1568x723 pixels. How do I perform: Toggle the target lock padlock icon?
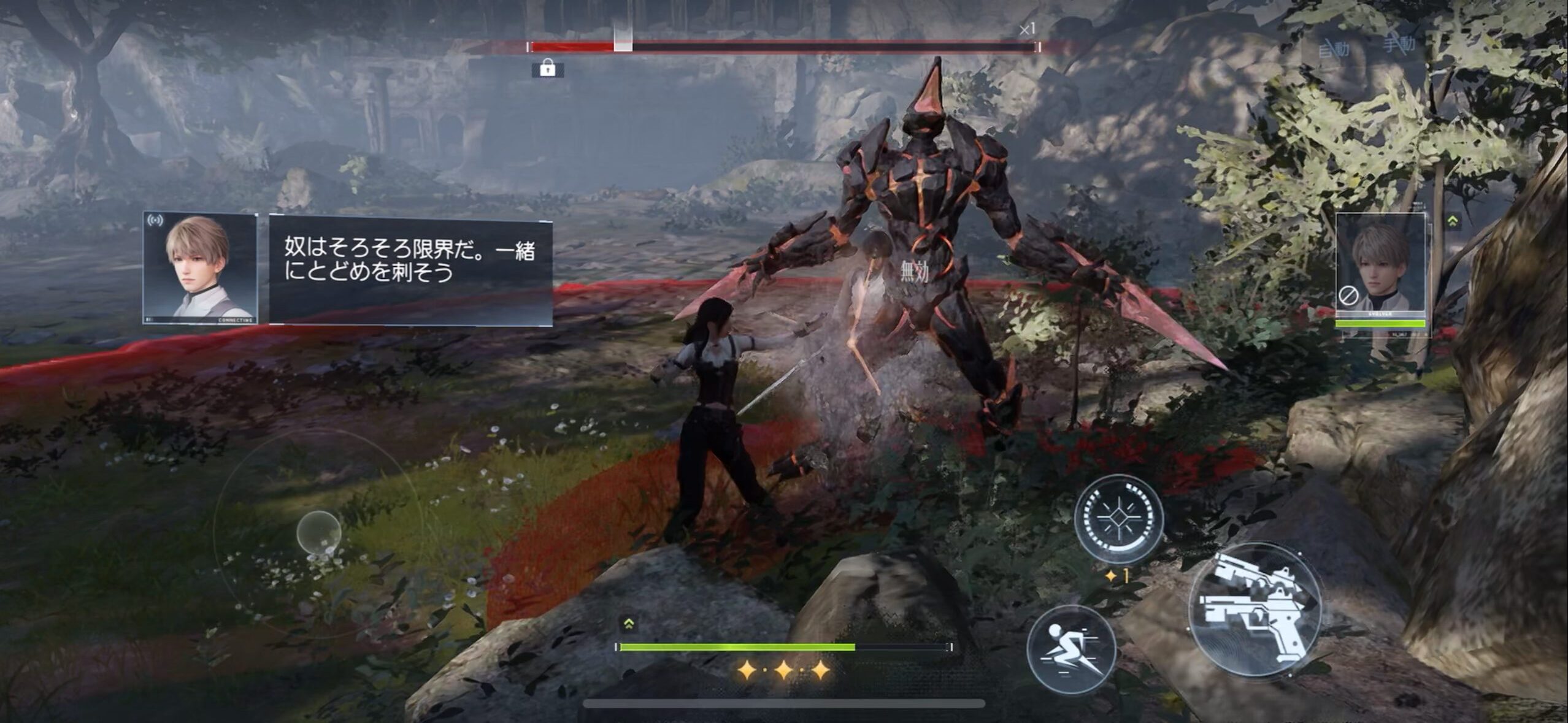click(547, 69)
